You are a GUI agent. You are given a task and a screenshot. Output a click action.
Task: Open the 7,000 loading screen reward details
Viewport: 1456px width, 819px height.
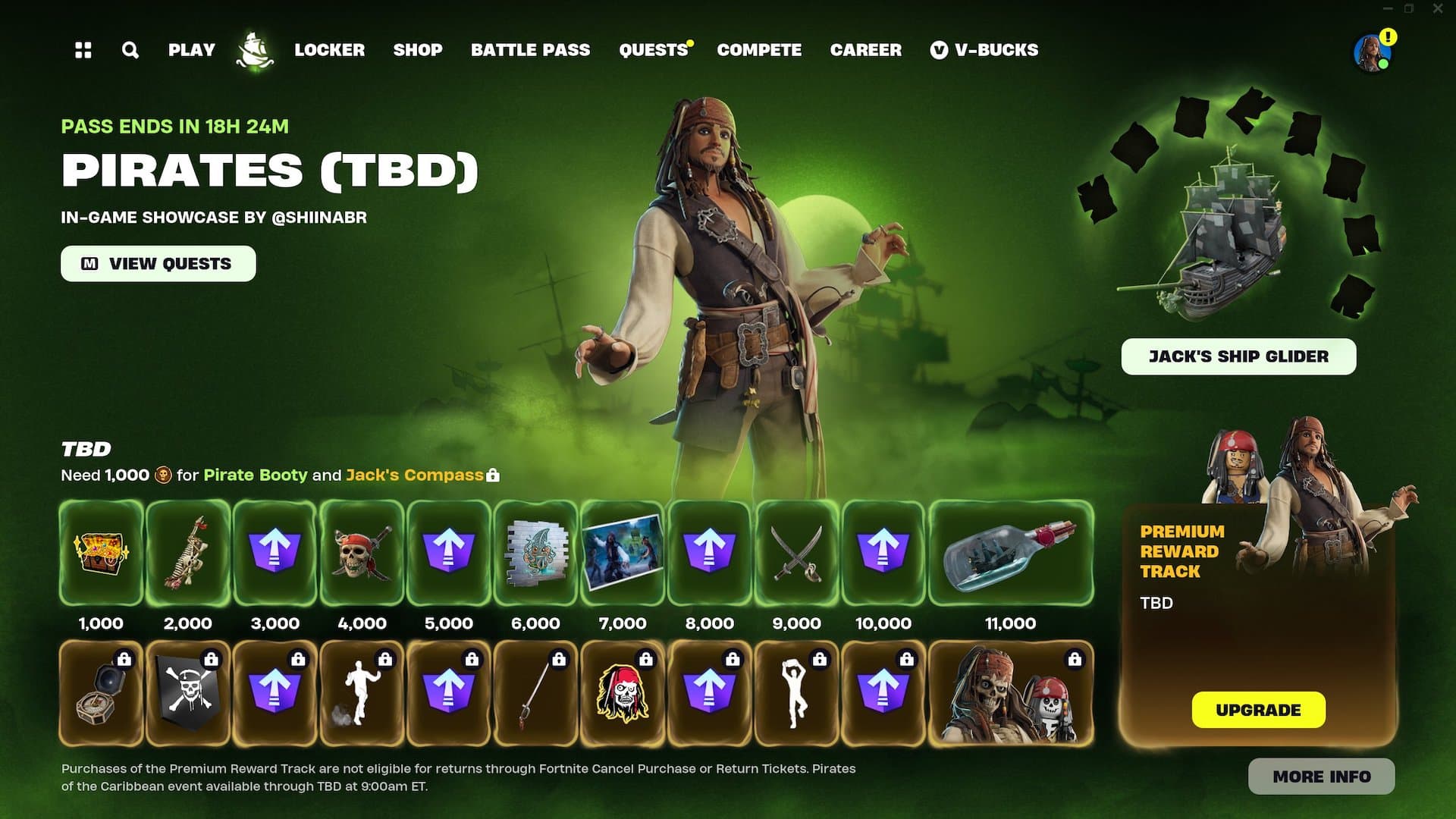pos(622,553)
